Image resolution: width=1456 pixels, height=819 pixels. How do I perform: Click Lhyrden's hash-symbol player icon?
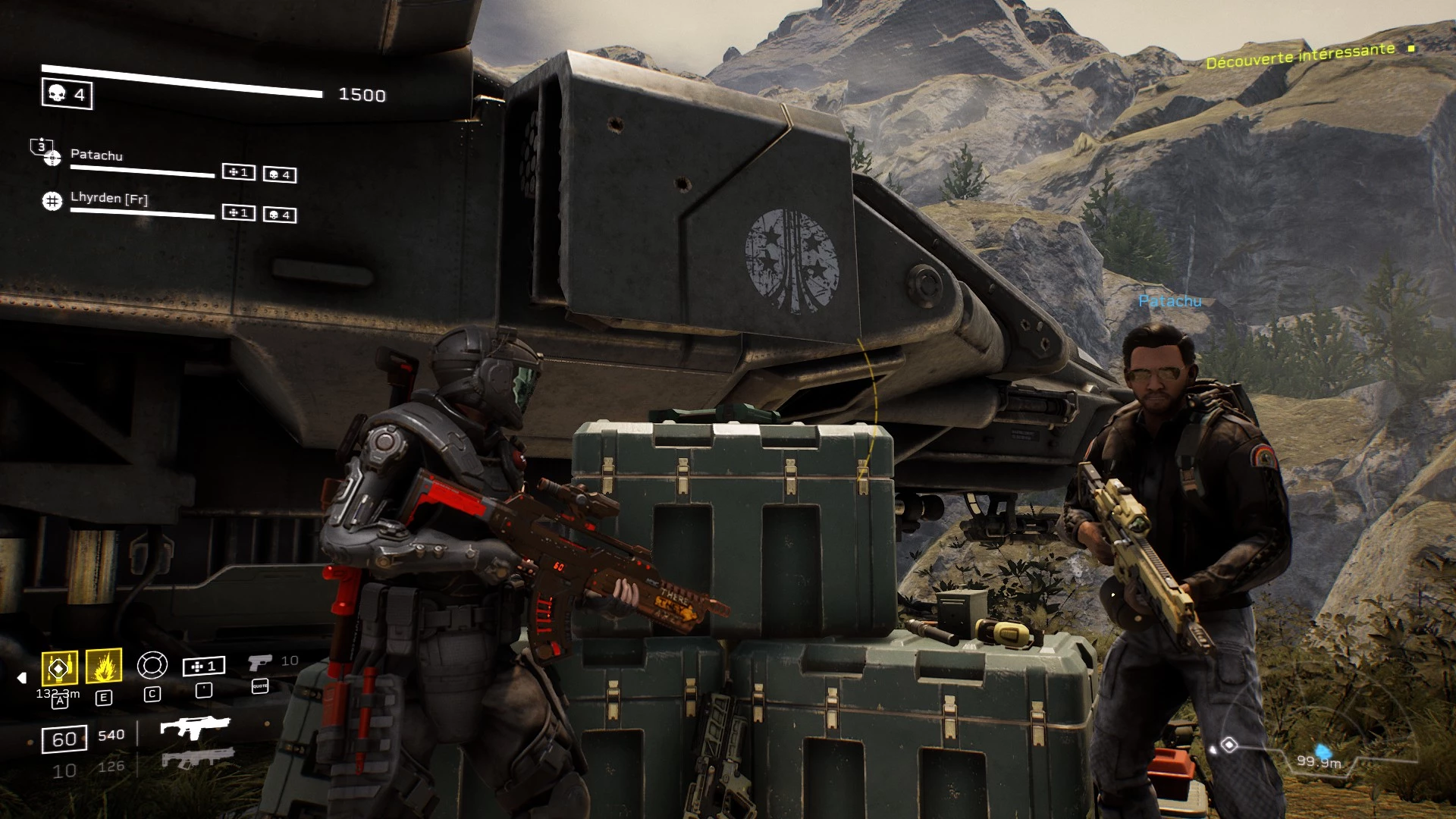(x=52, y=200)
